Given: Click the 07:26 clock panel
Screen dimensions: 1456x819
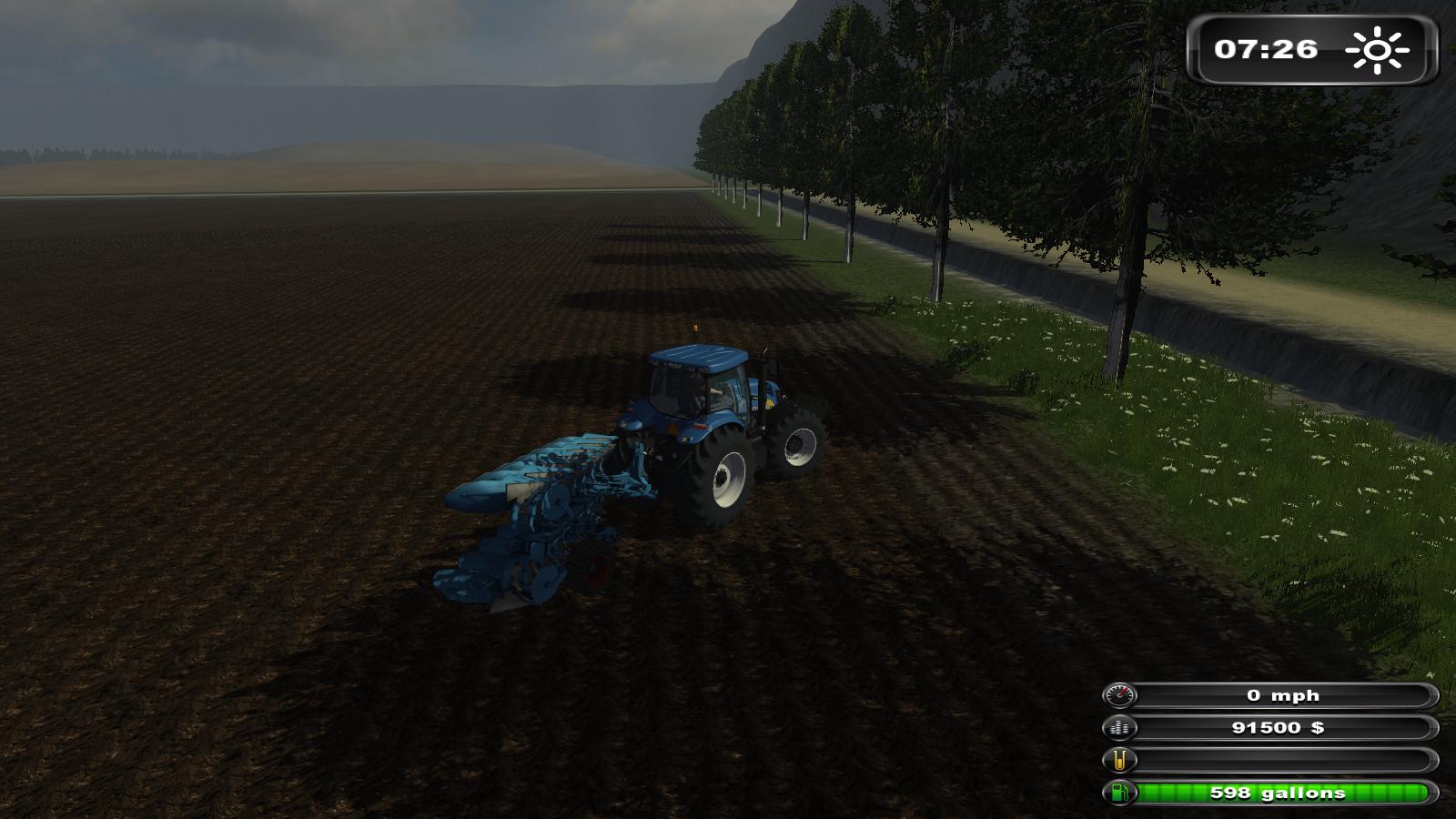Looking at the screenshot, I should click(x=1268, y=50).
